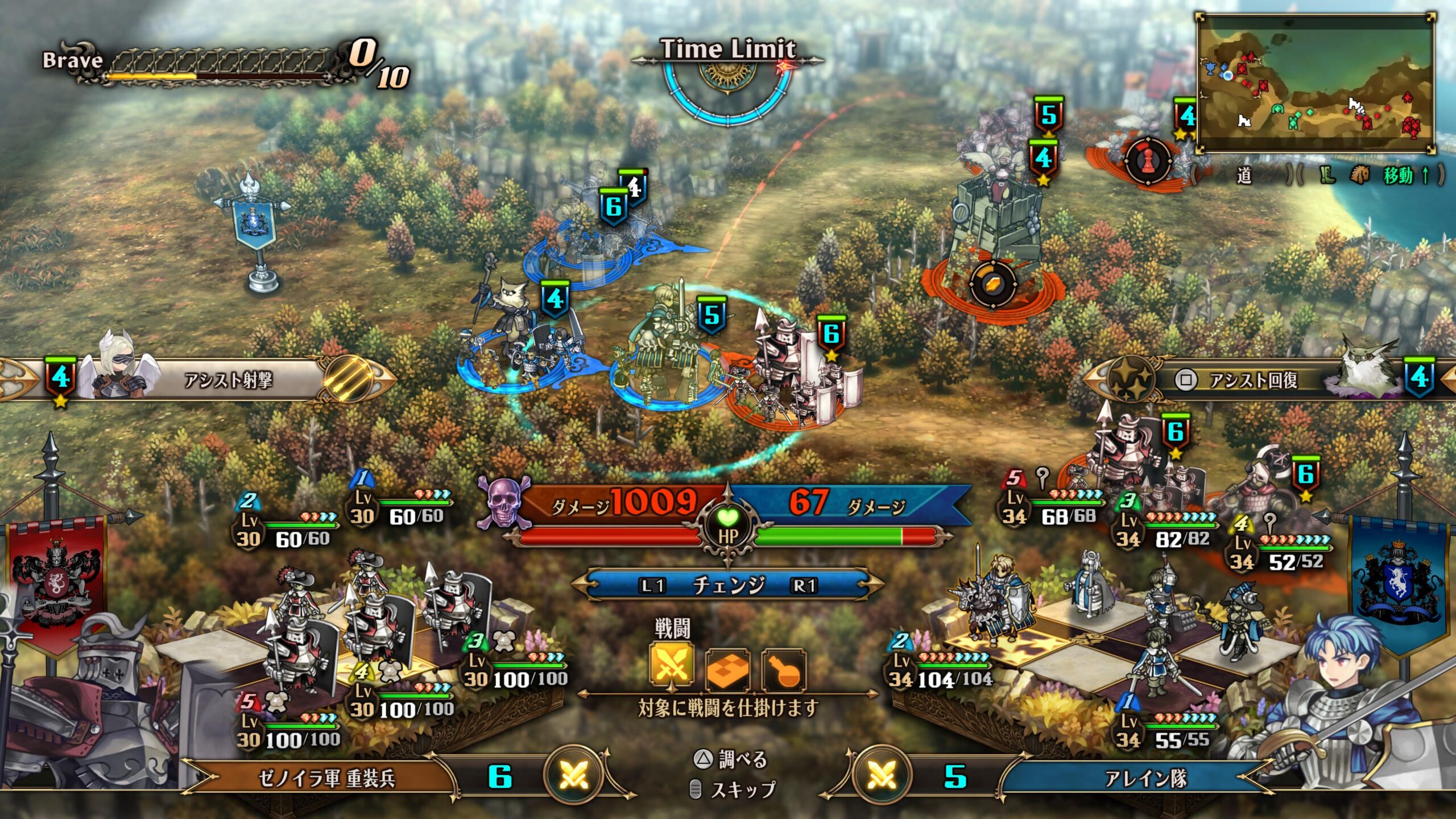Select the アシスト射撃 assist banner

tap(227, 379)
